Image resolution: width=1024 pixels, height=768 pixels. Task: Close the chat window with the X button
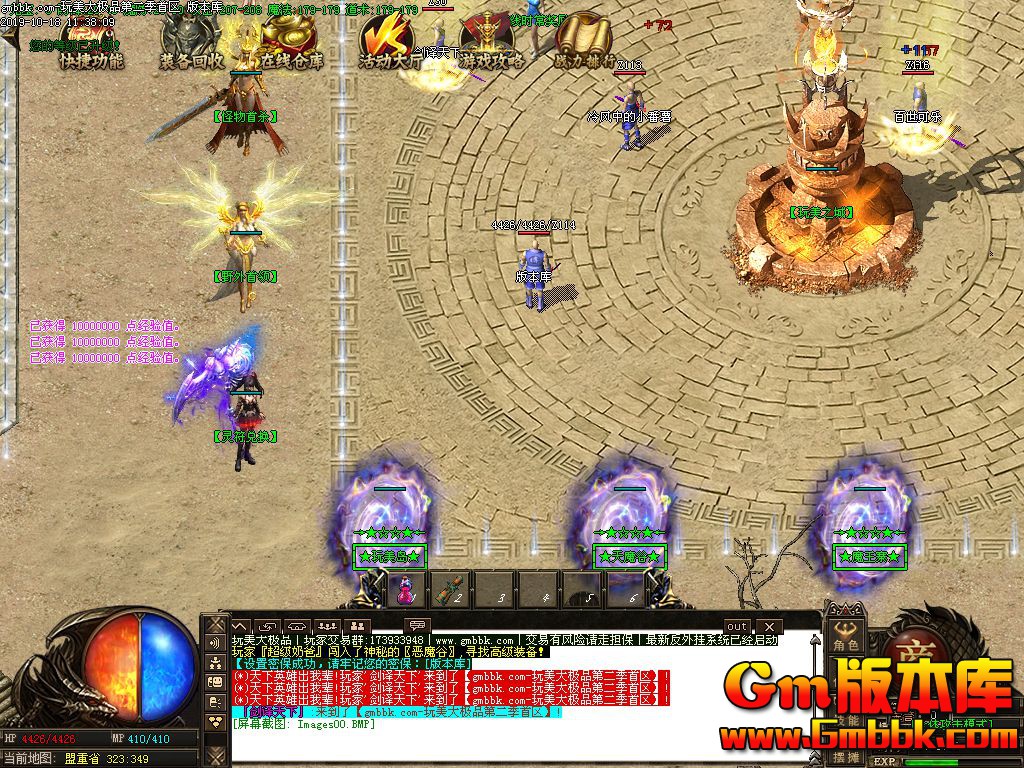click(769, 626)
